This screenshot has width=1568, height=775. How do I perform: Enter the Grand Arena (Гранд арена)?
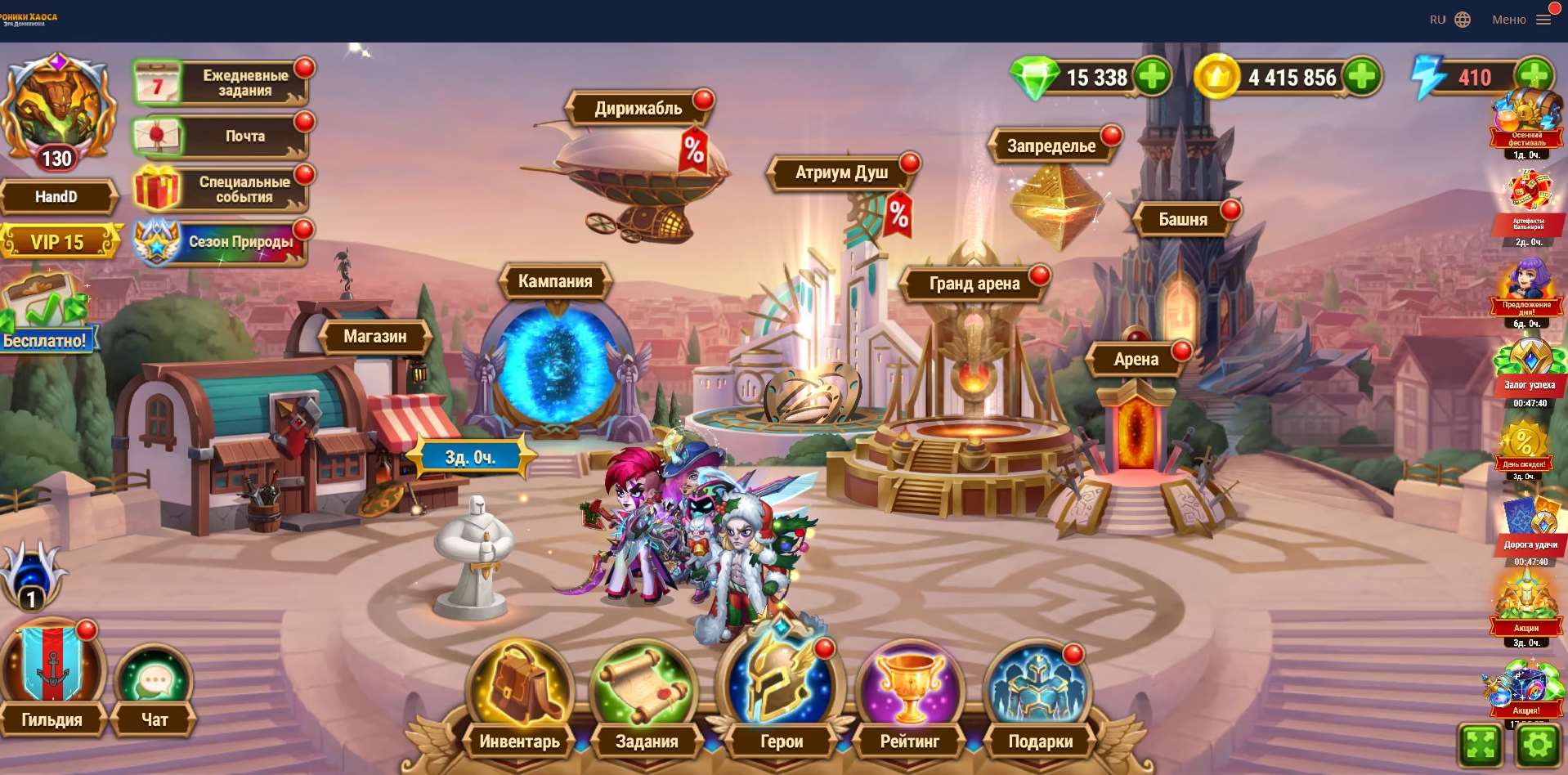pyautogui.click(x=974, y=284)
